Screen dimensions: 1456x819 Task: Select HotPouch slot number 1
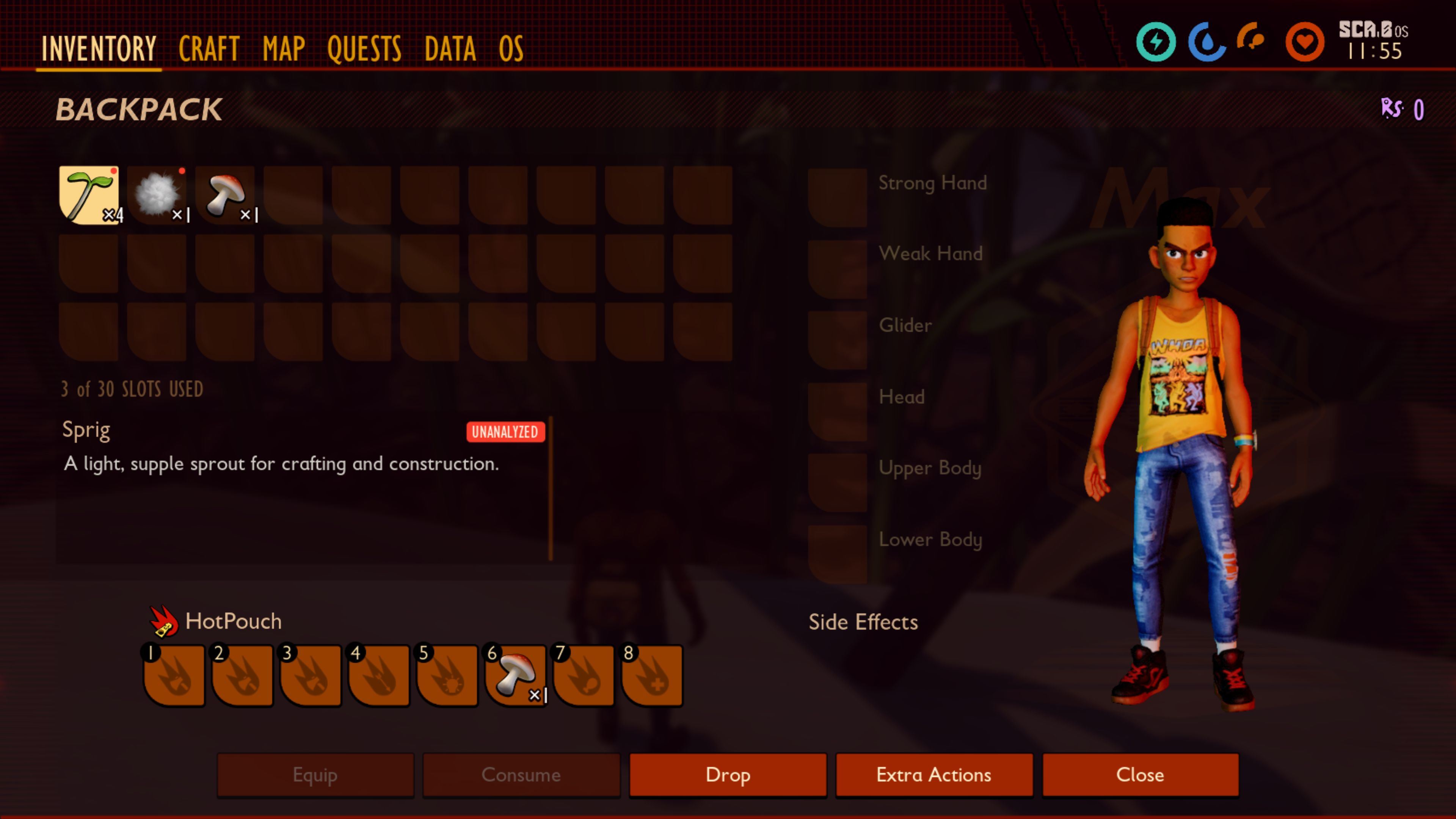[x=174, y=675]
